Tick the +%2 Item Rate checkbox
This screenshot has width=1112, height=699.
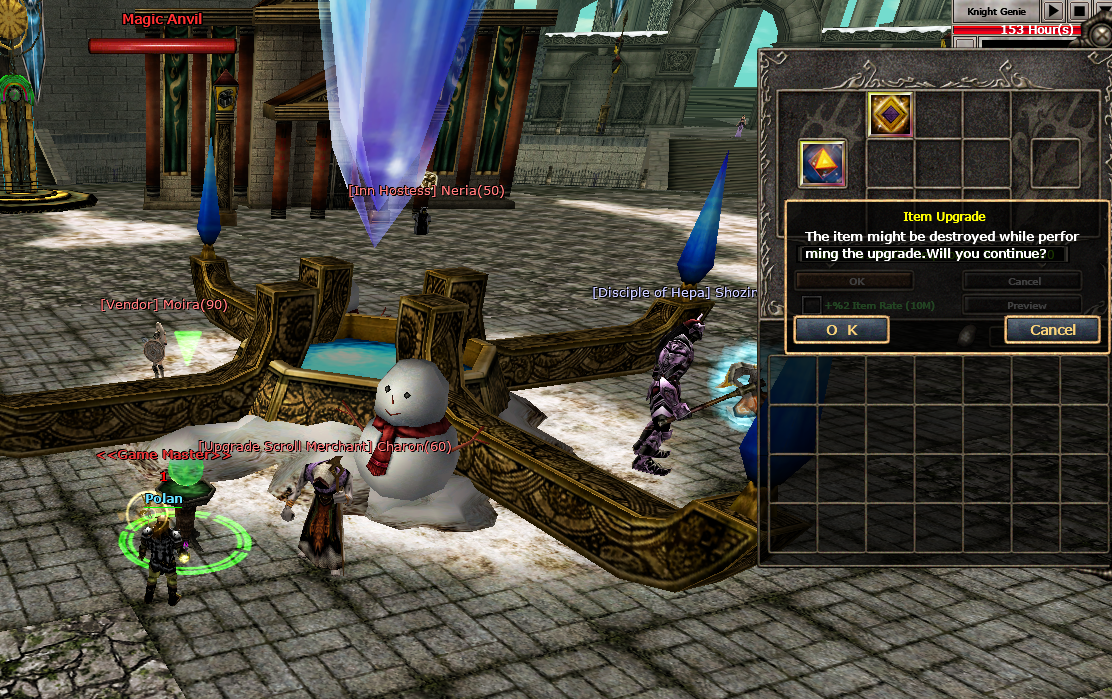(x=812, y=305)
